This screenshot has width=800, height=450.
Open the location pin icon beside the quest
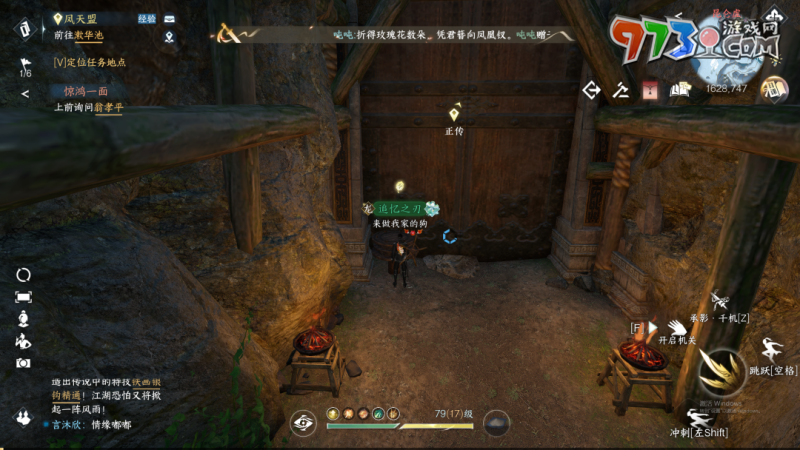tap(169, 38)
